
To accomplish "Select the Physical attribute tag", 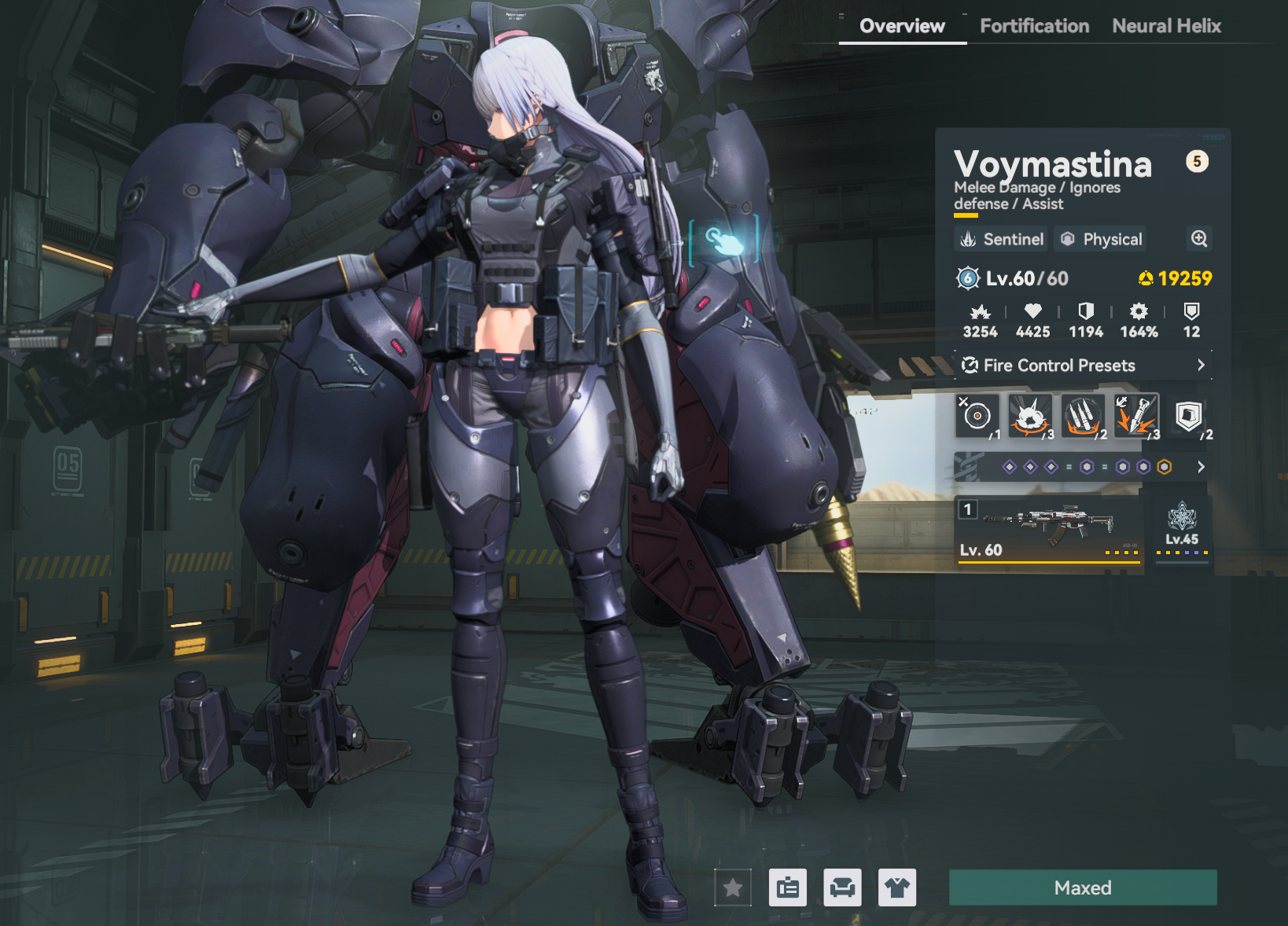I will [x=1100, y=239].
